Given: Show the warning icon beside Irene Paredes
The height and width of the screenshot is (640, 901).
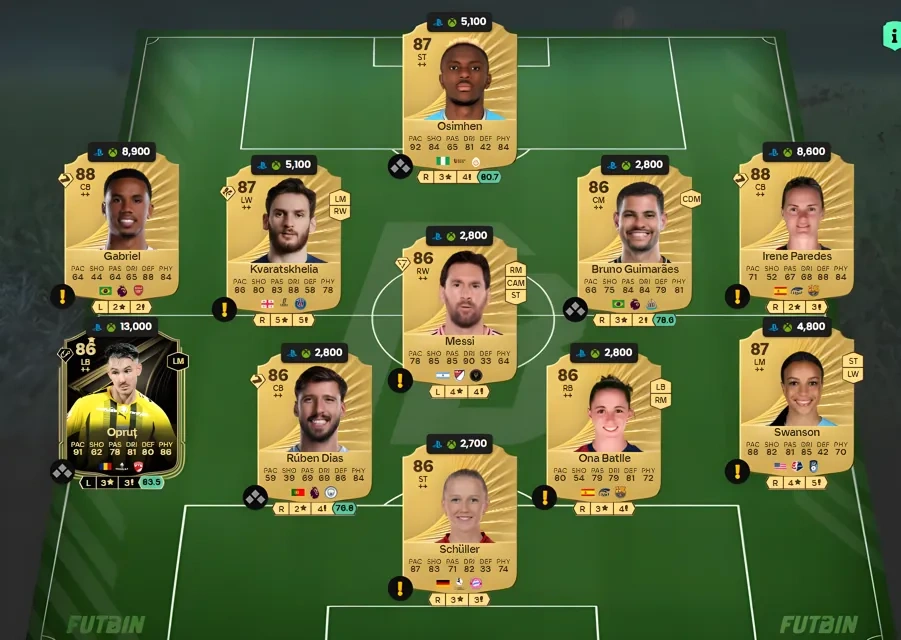Looking at the screenshot, I should coord(737,296).
